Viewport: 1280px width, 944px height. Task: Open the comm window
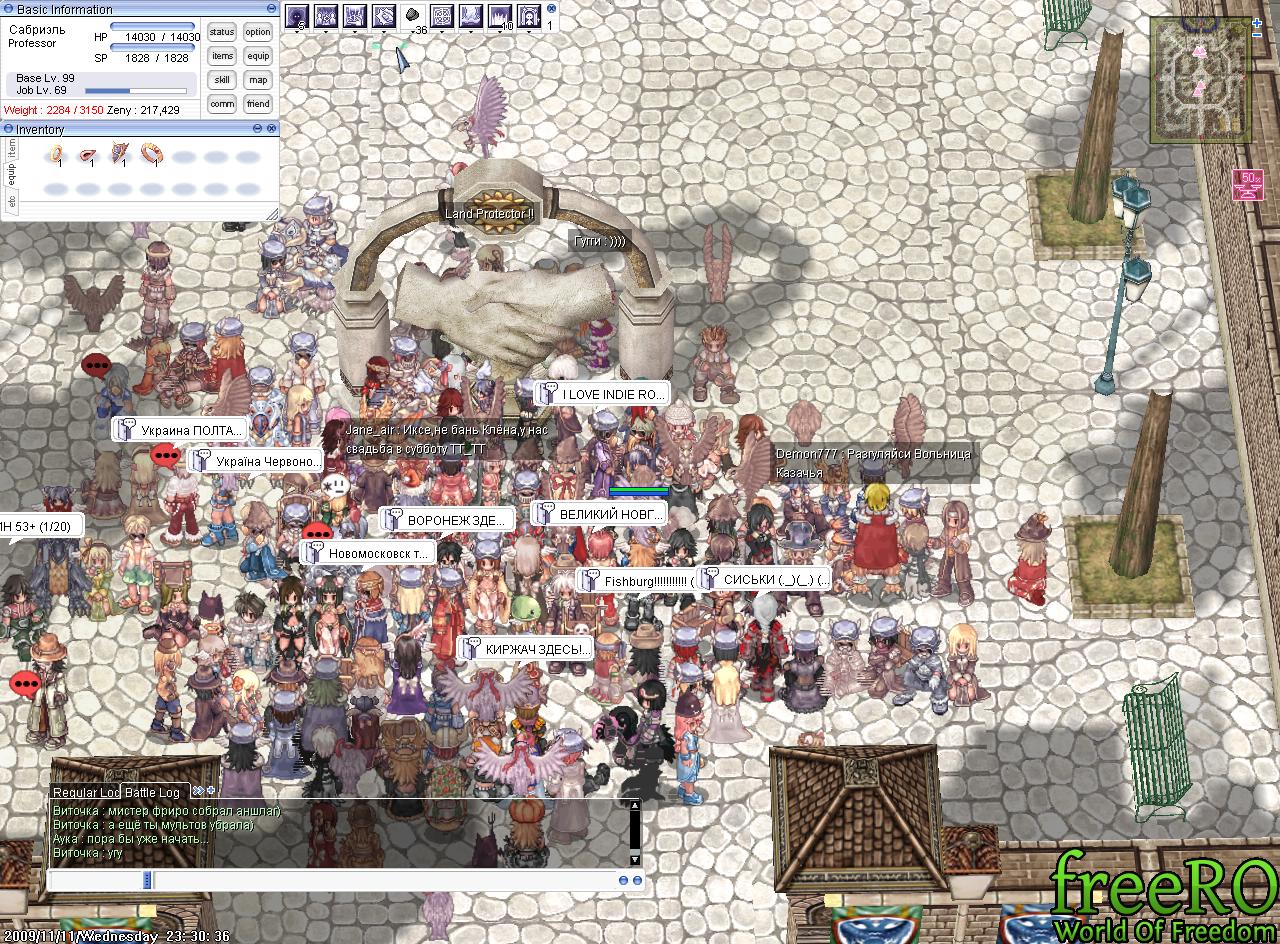pos(222,104)
